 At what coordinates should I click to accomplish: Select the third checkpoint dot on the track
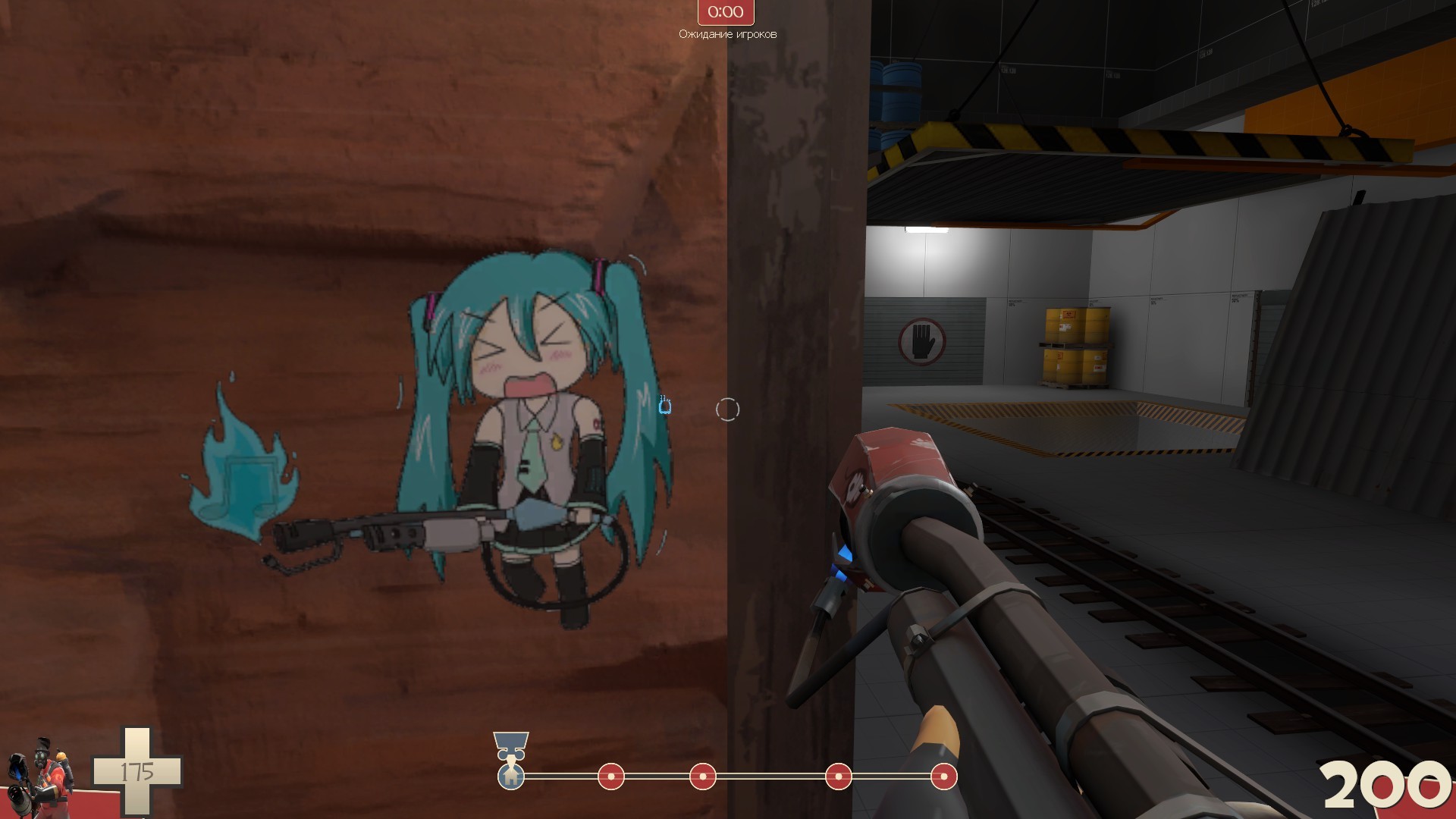pyautogui.click(x=838, y=775)
